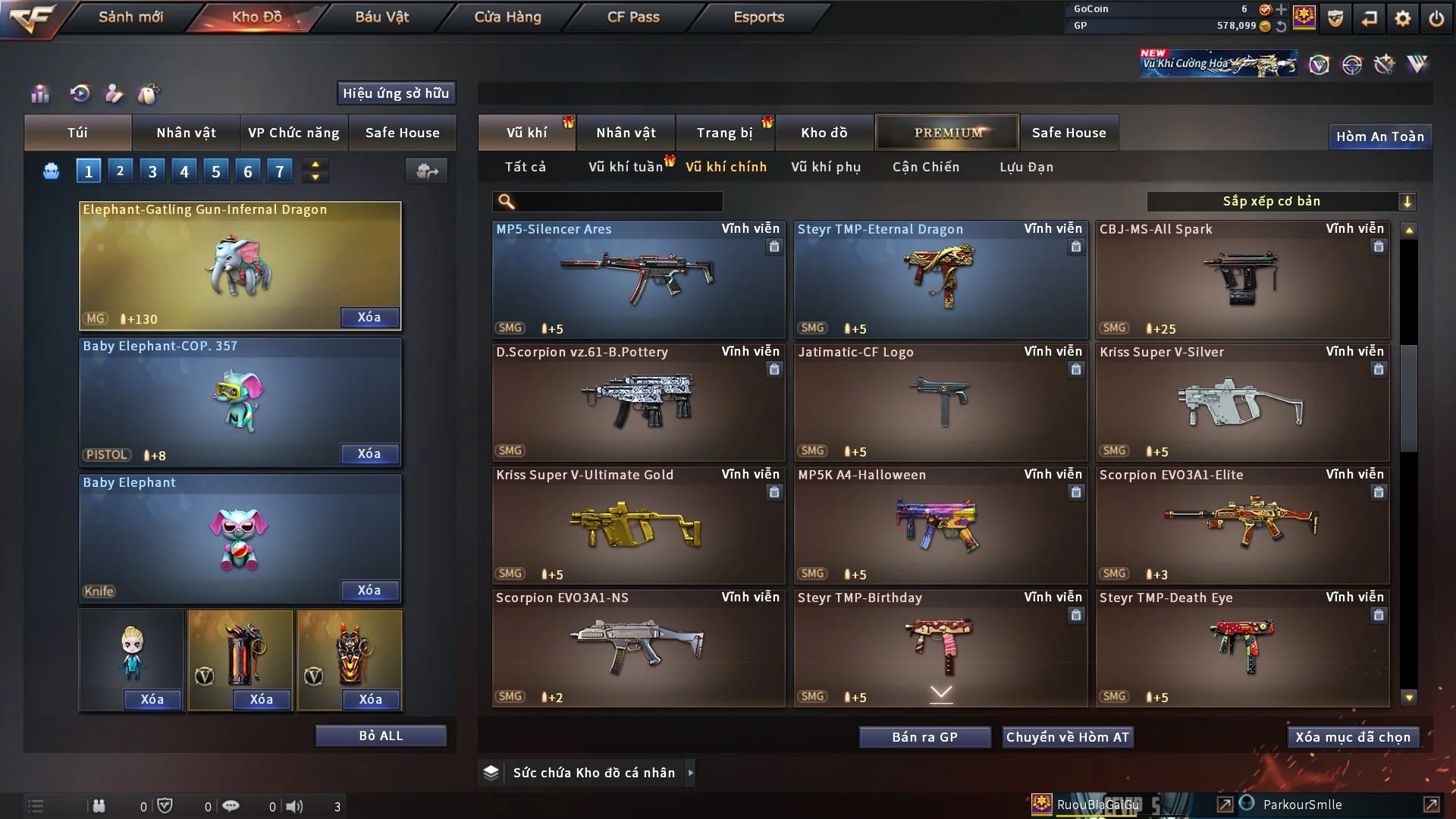This screenshot has width=1456, height=819.
Task: Select bag preset number 3
Action: tap(152, 171)
